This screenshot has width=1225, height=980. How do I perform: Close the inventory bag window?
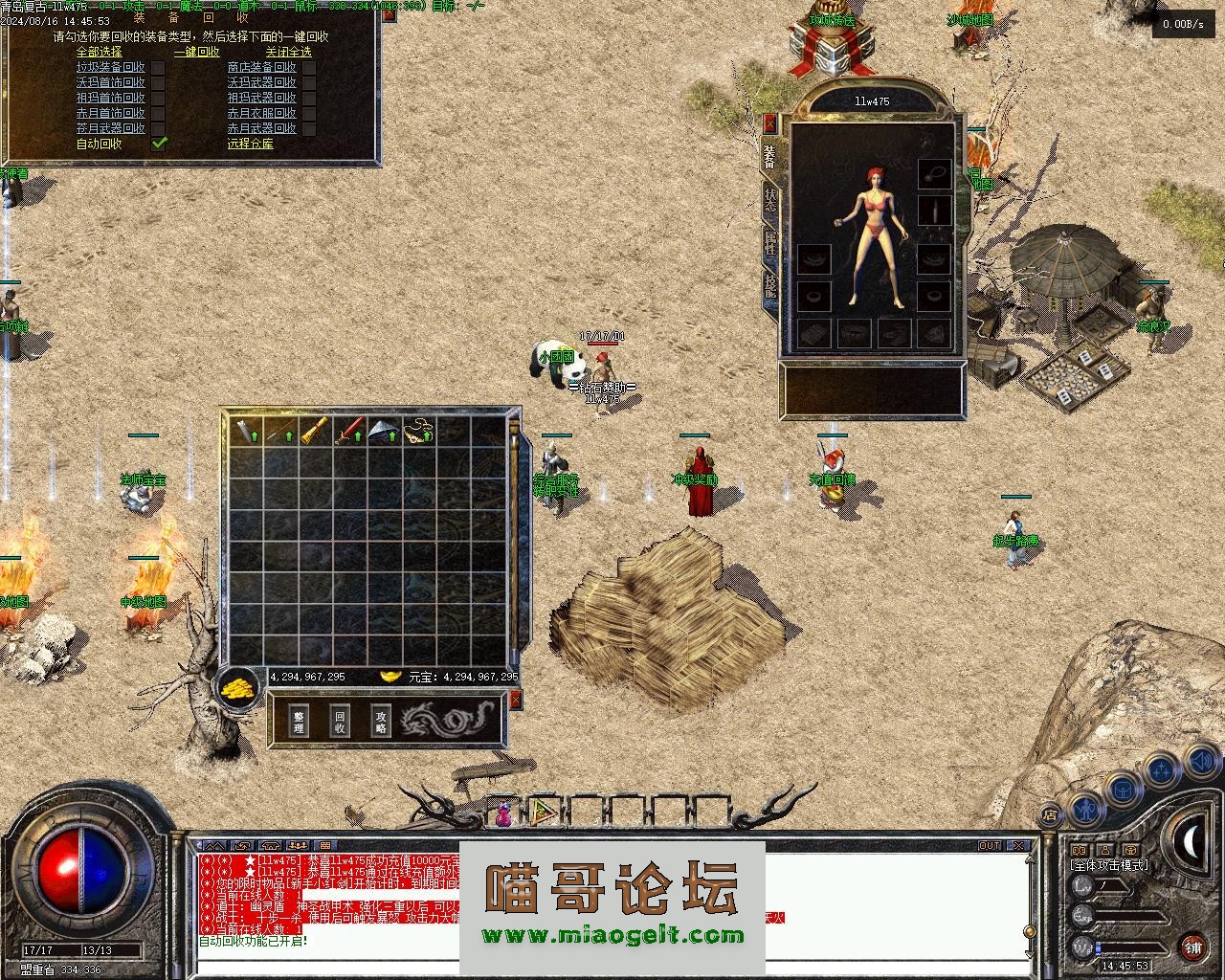coord(515,702)
